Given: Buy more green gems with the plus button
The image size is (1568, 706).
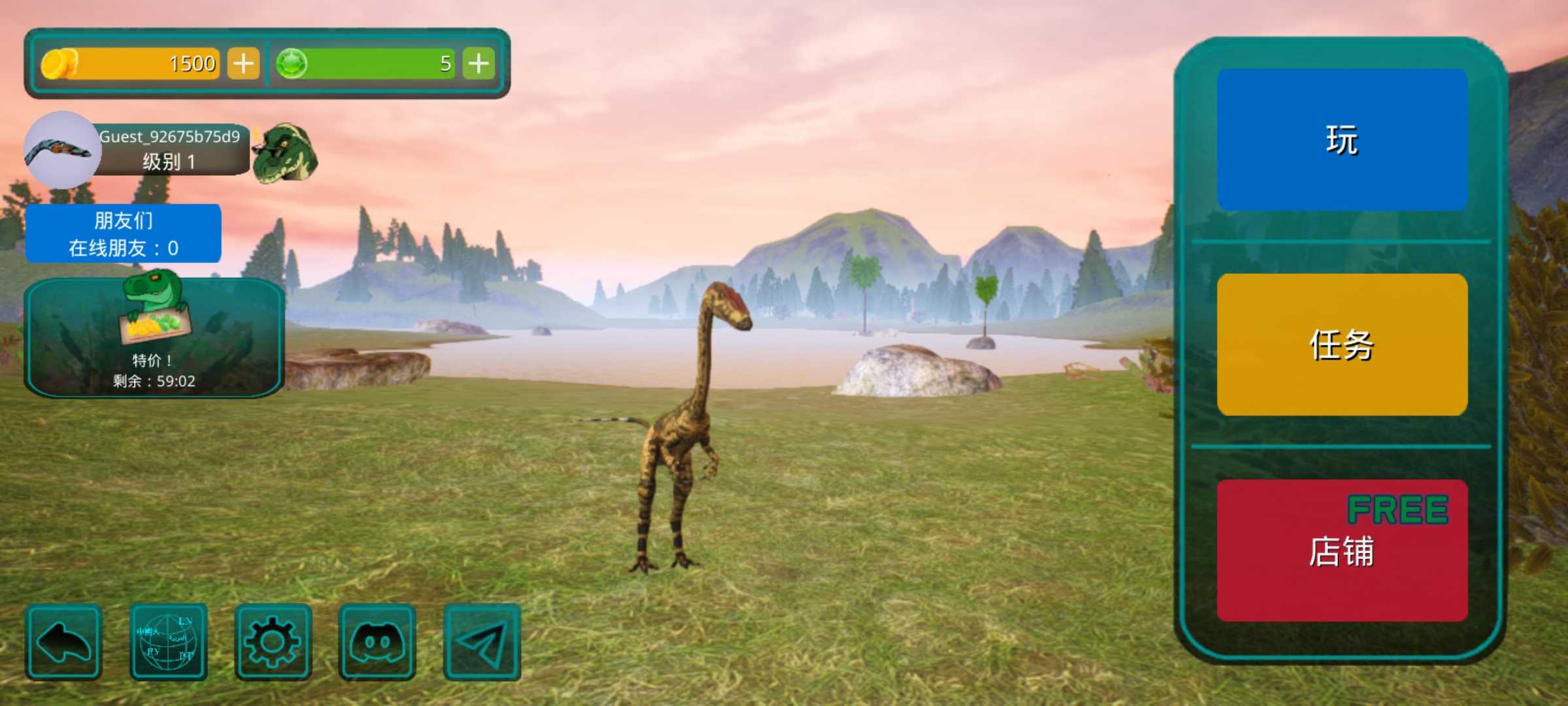Looking at the screenshot, I should 478,63.
